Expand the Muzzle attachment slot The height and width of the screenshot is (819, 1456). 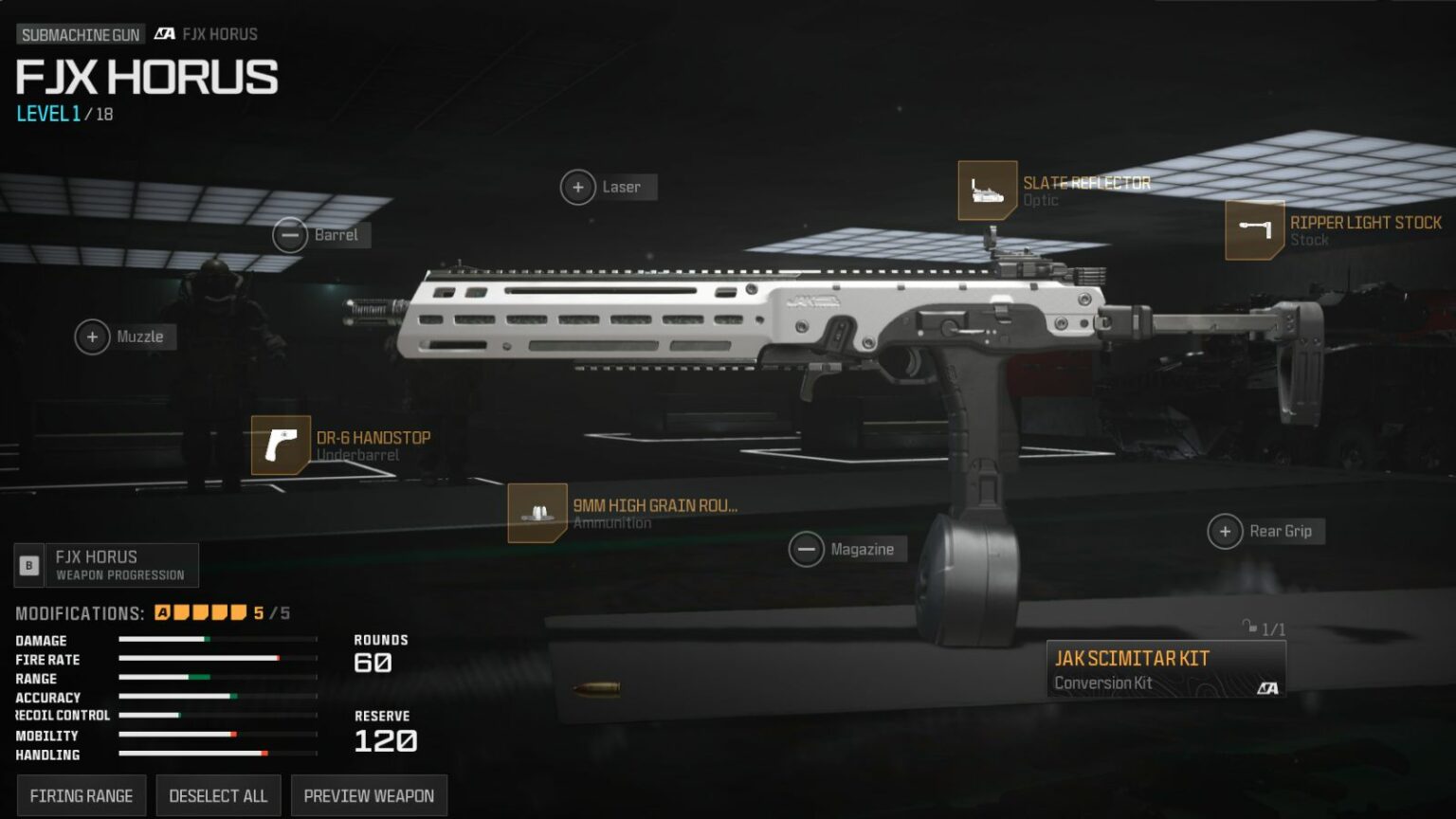92,337
